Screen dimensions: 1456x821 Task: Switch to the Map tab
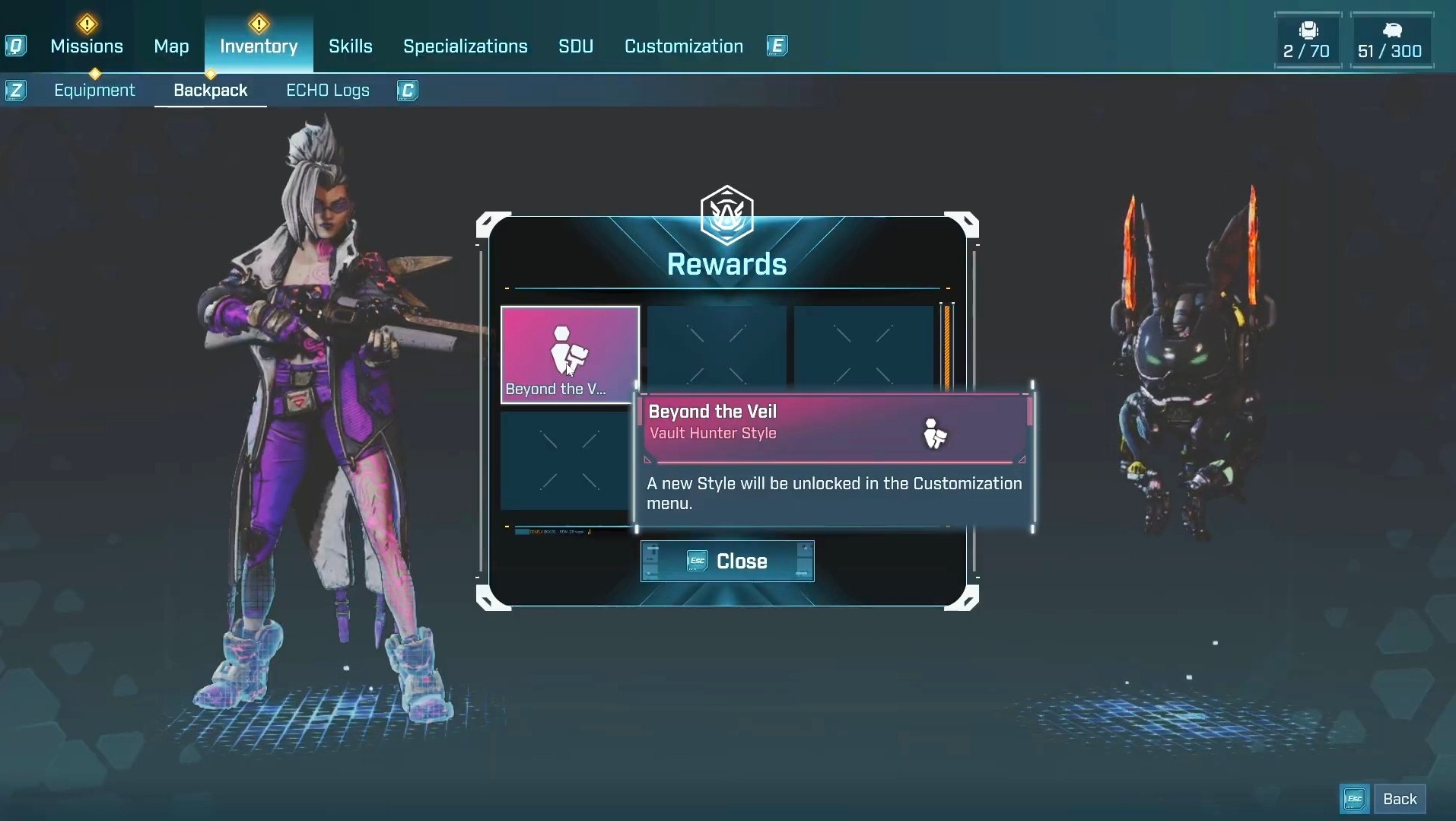coord(171,46)
